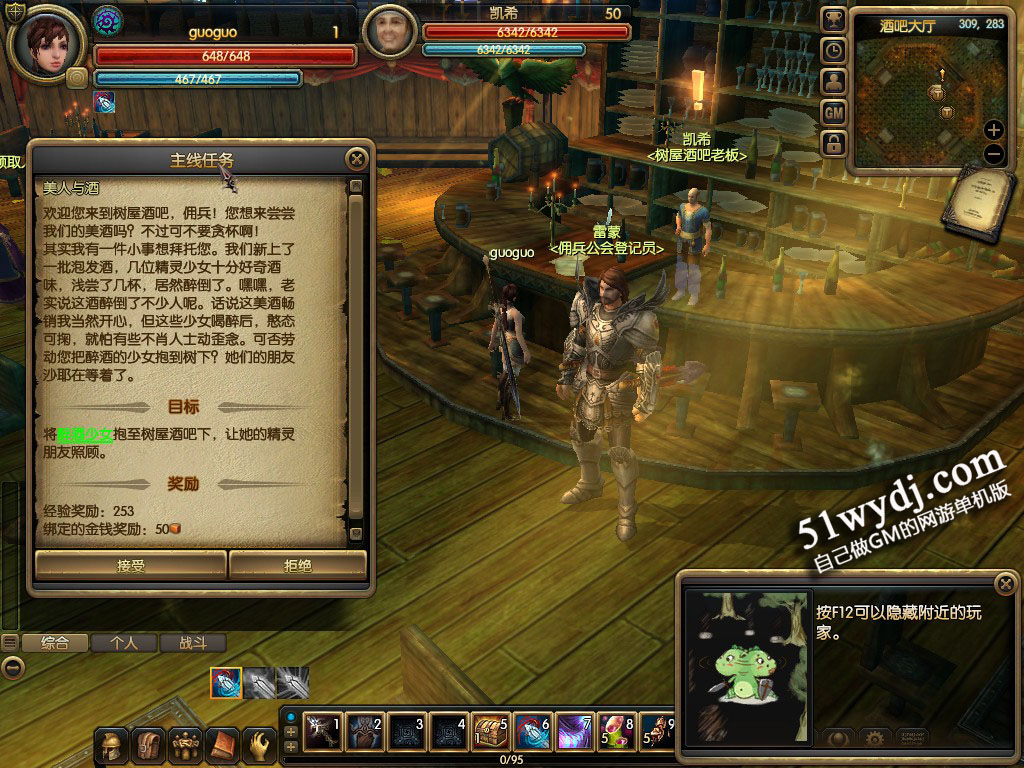Screen dimensions: 1024x768
Task: Close the F12 tip popup
Action: 1005,585
